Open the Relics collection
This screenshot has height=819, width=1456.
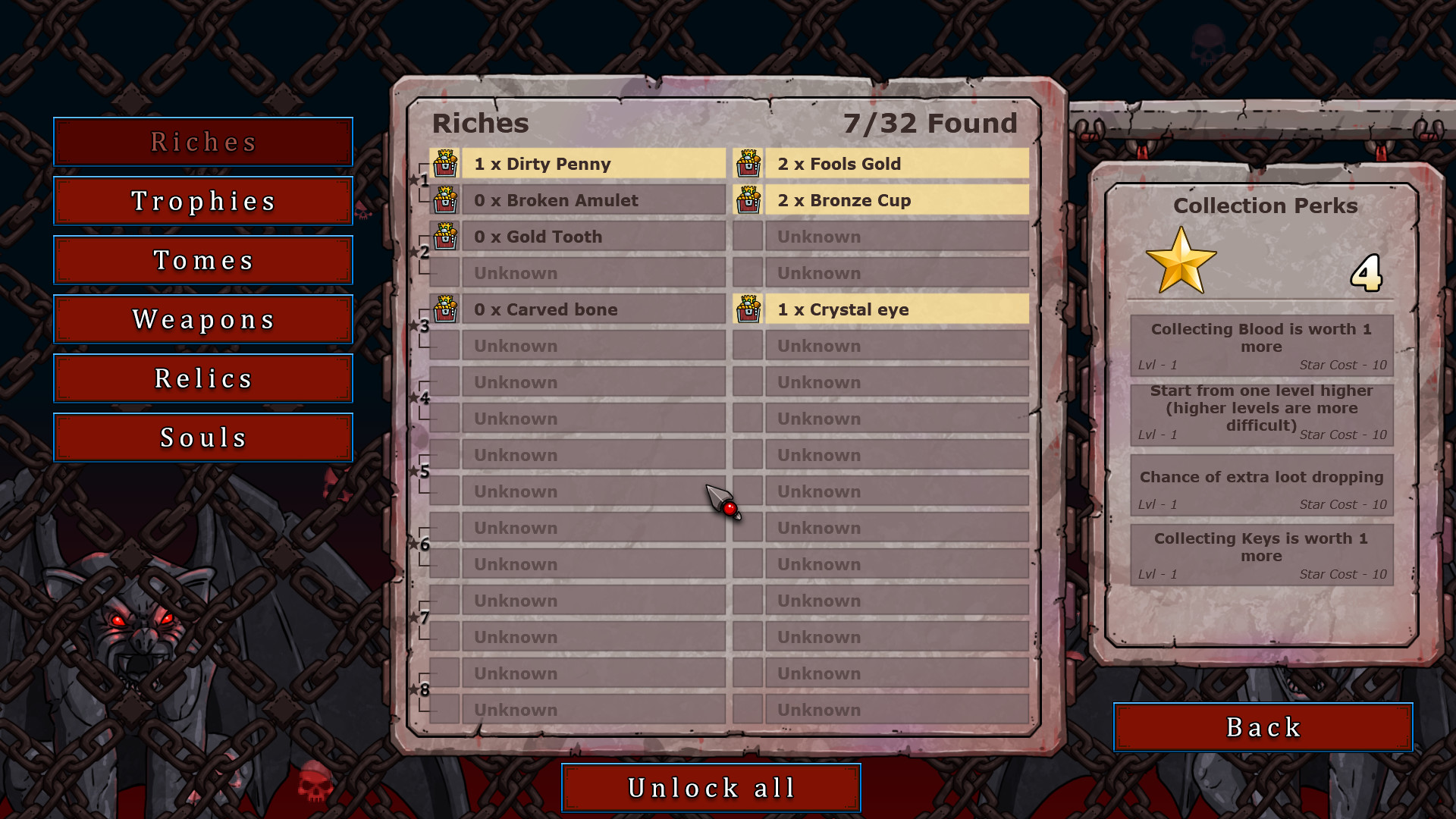coord(202,378)
